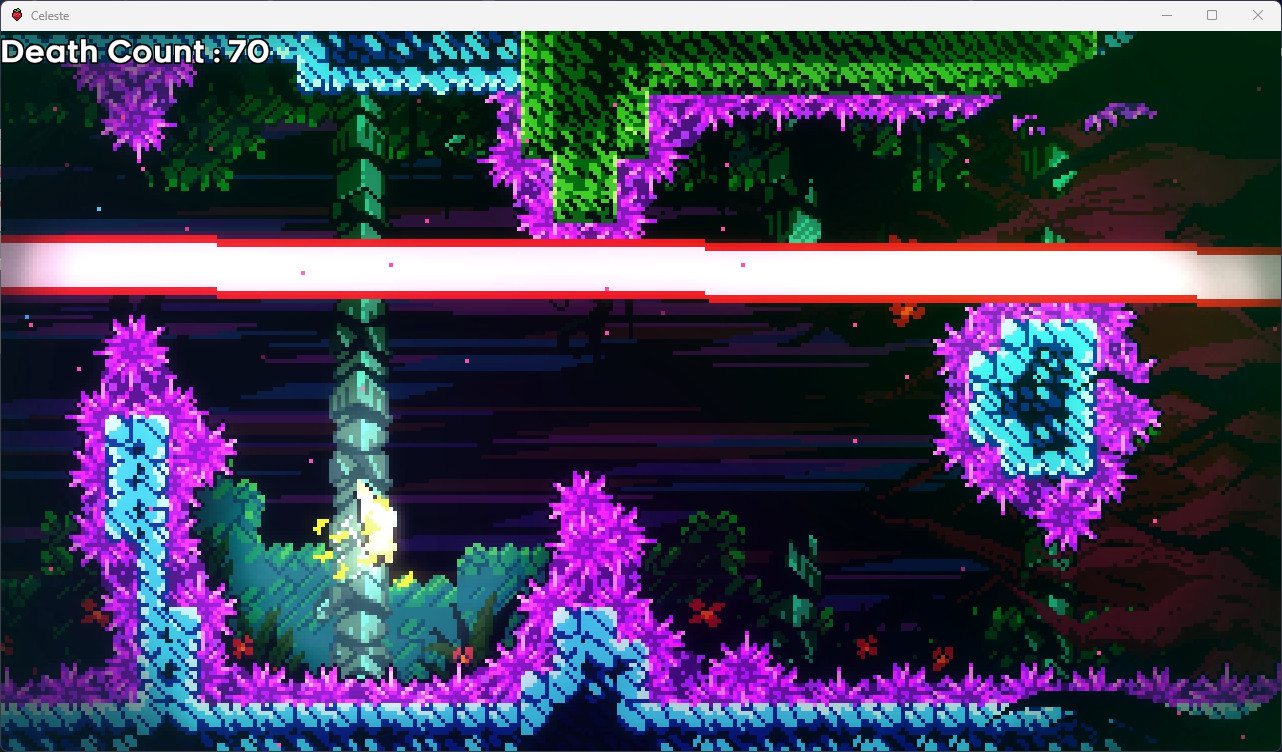Click the Celeste window title text
Screen dimensions: 1282x752
pyautogui.click(x=48, y=15)
